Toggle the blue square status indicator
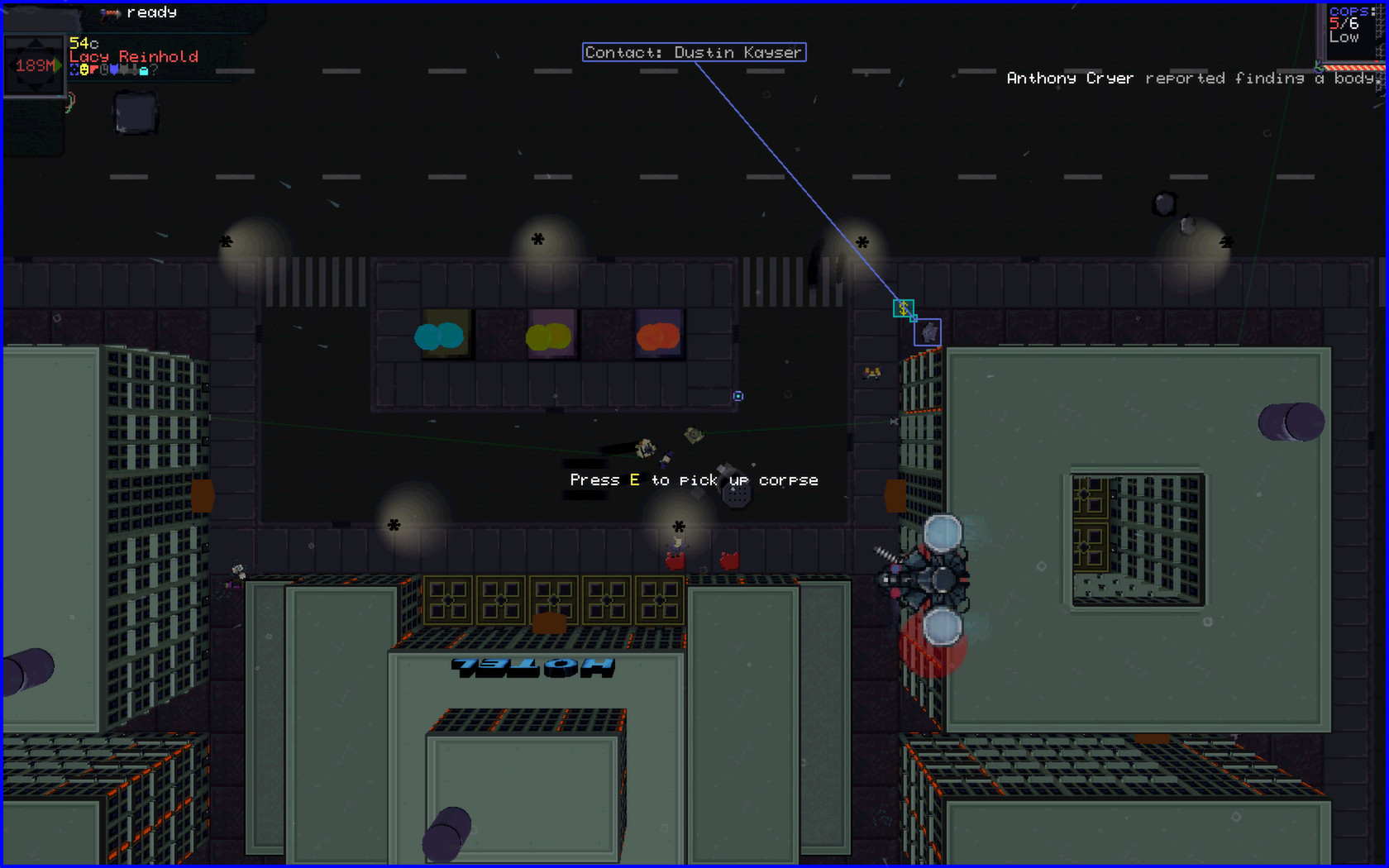This screenshot has width=1389, height=868. point(74,69)
